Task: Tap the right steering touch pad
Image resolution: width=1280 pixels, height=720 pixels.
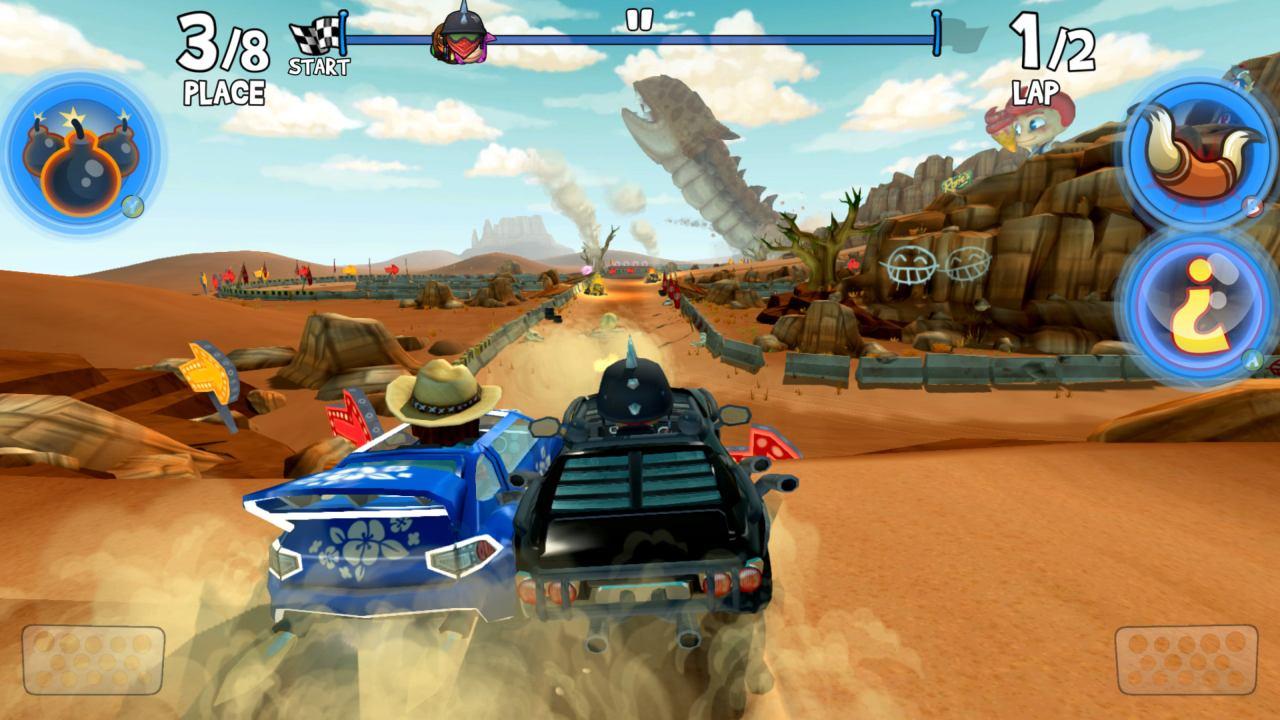Action: pos(1185,662)
